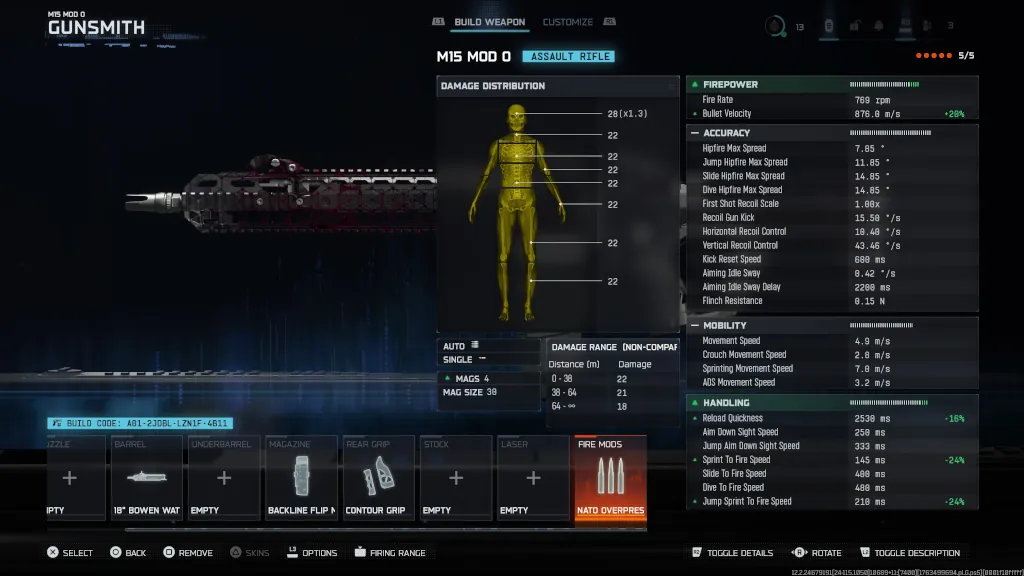This screenshot has width=1024, height=576.
Task: Click Toggle Details in the footer
Action: 732,553
